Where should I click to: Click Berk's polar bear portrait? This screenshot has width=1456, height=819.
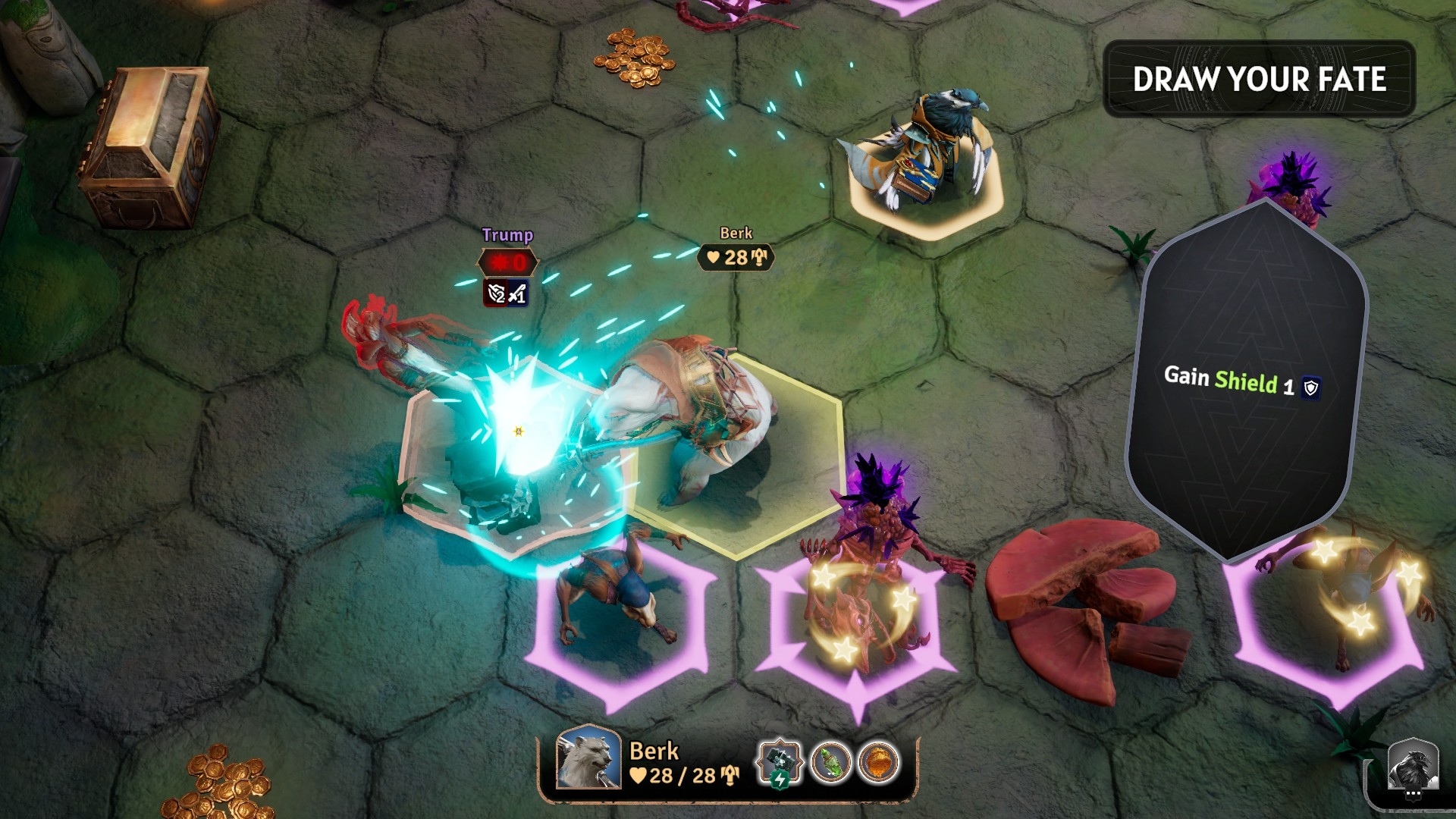coord(588,757)
